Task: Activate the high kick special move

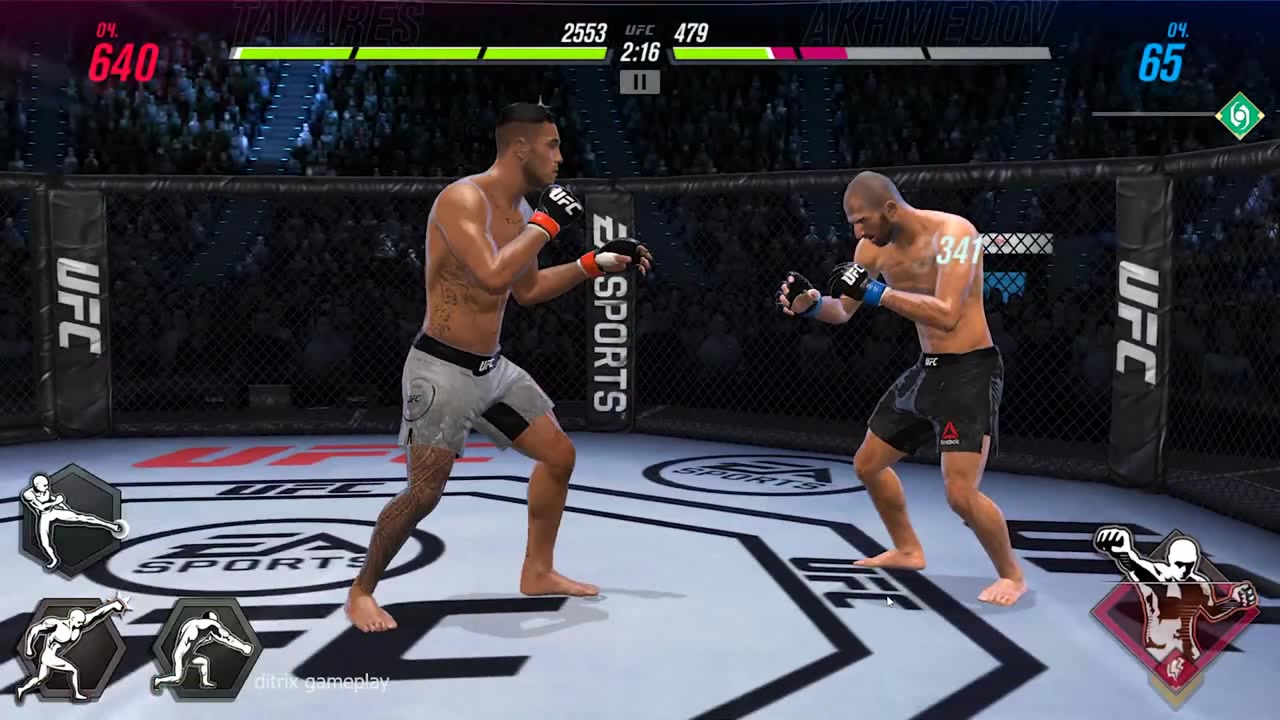Action: pyautogui.click(x=71, y=520)
